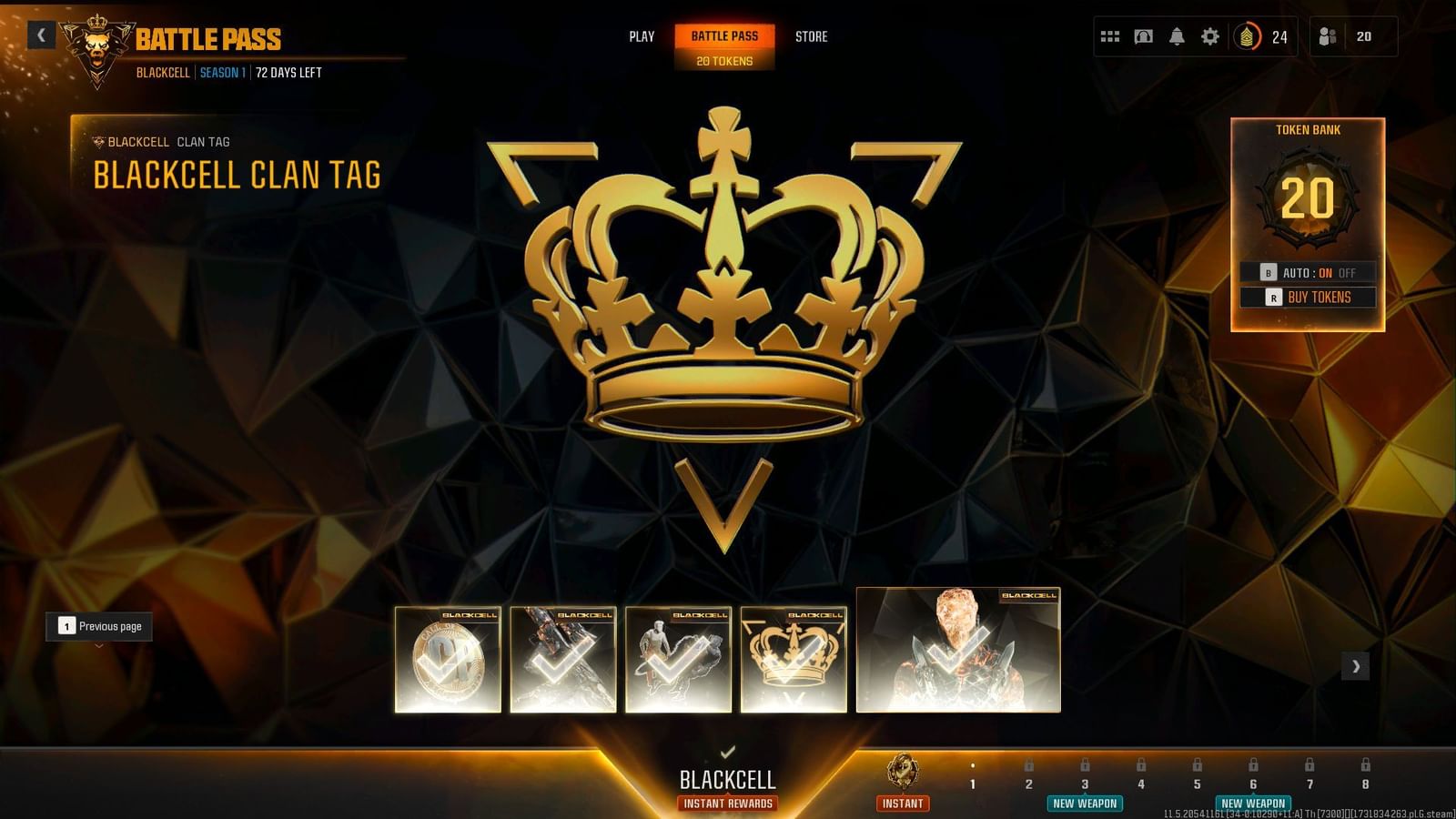
Task: Open the settings gear icon
Action: [1209, 36]
